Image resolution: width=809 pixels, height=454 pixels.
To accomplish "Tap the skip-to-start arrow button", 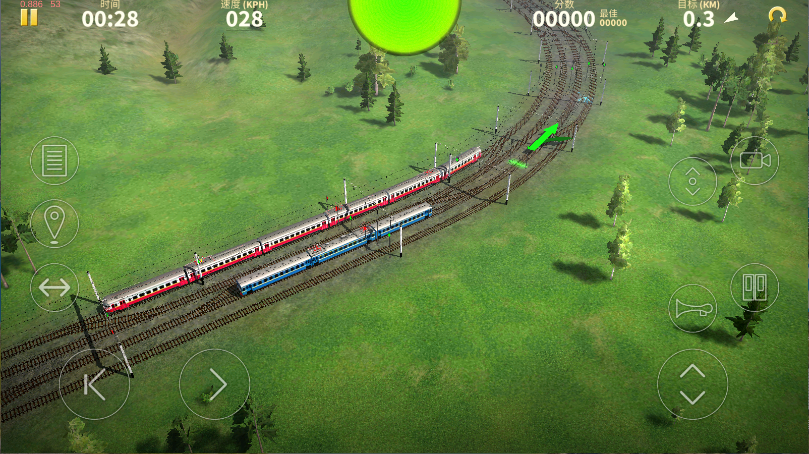I will point(94,384).
